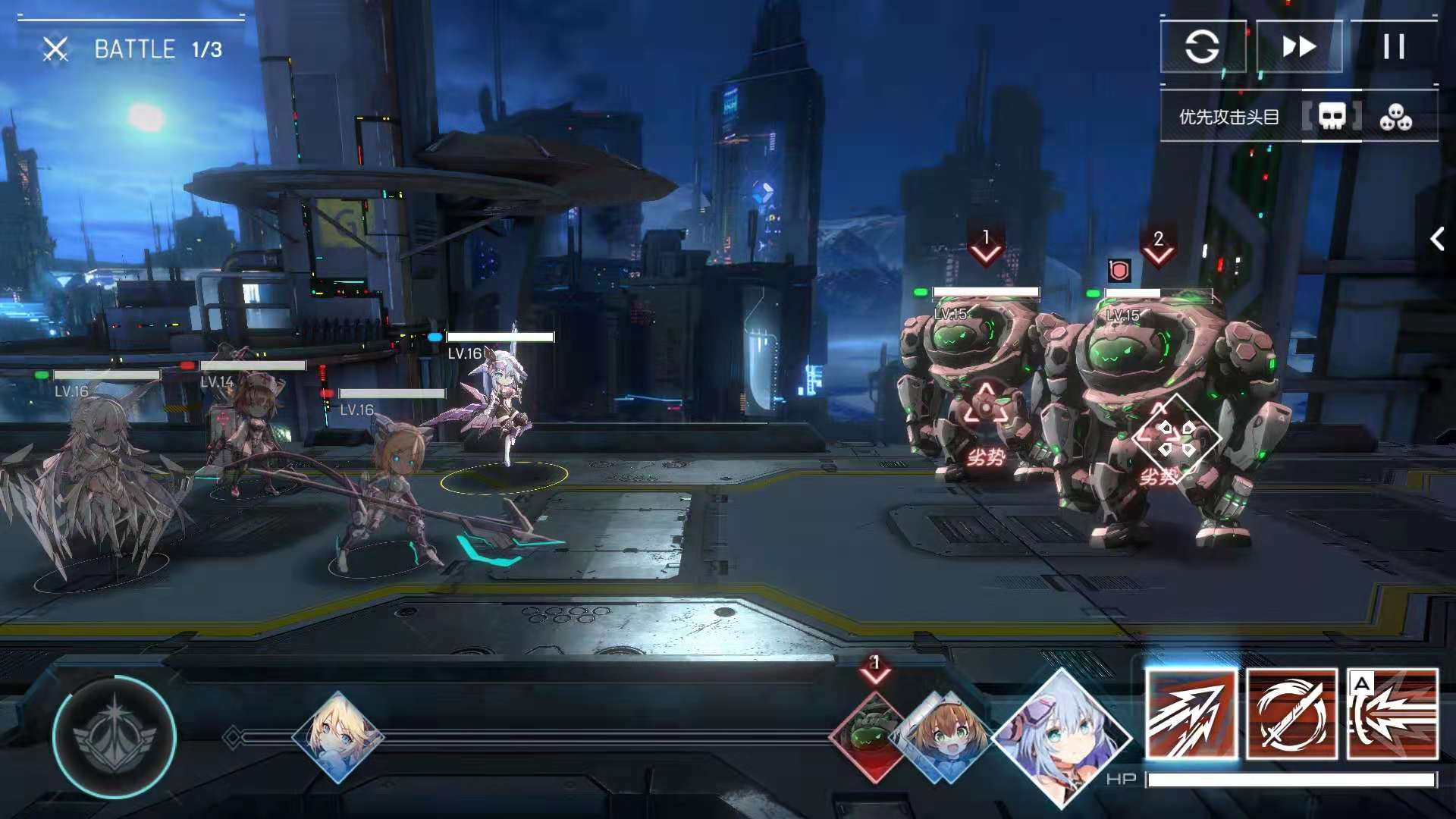Use the red multi-arrow attack skill

(x=1191, y=714)
